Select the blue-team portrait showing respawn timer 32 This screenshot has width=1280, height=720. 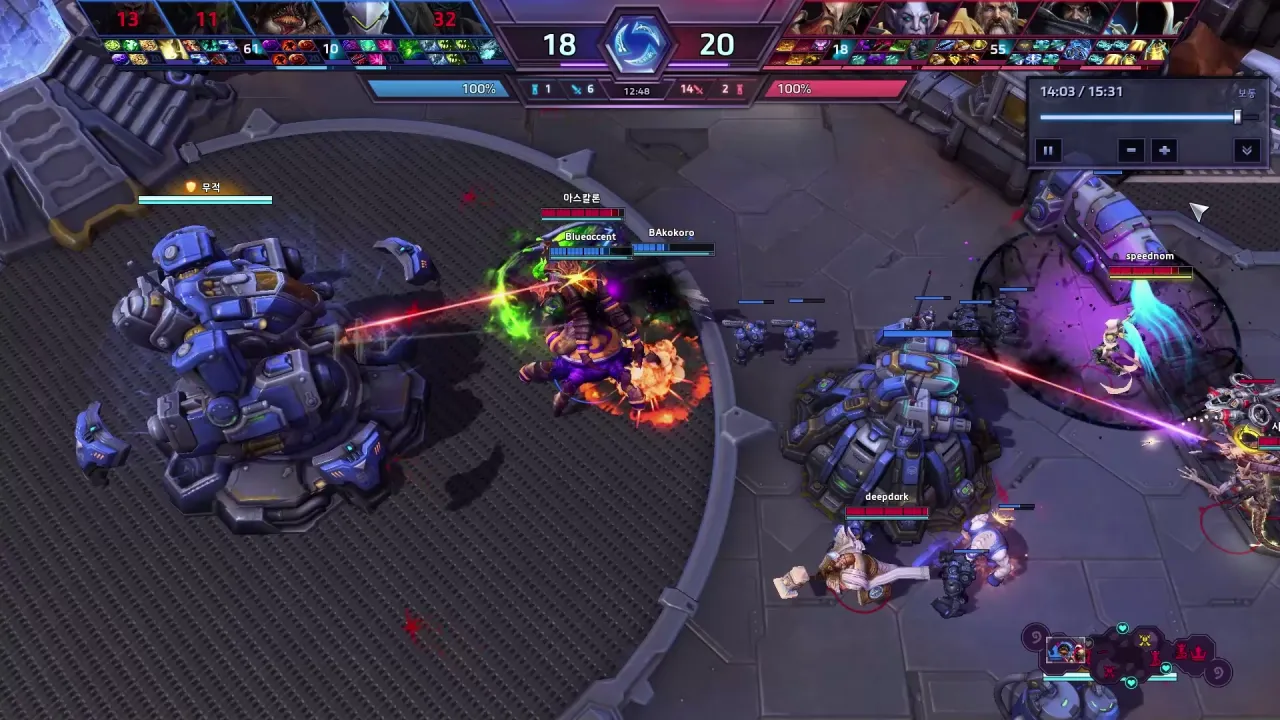click(445, 19)
